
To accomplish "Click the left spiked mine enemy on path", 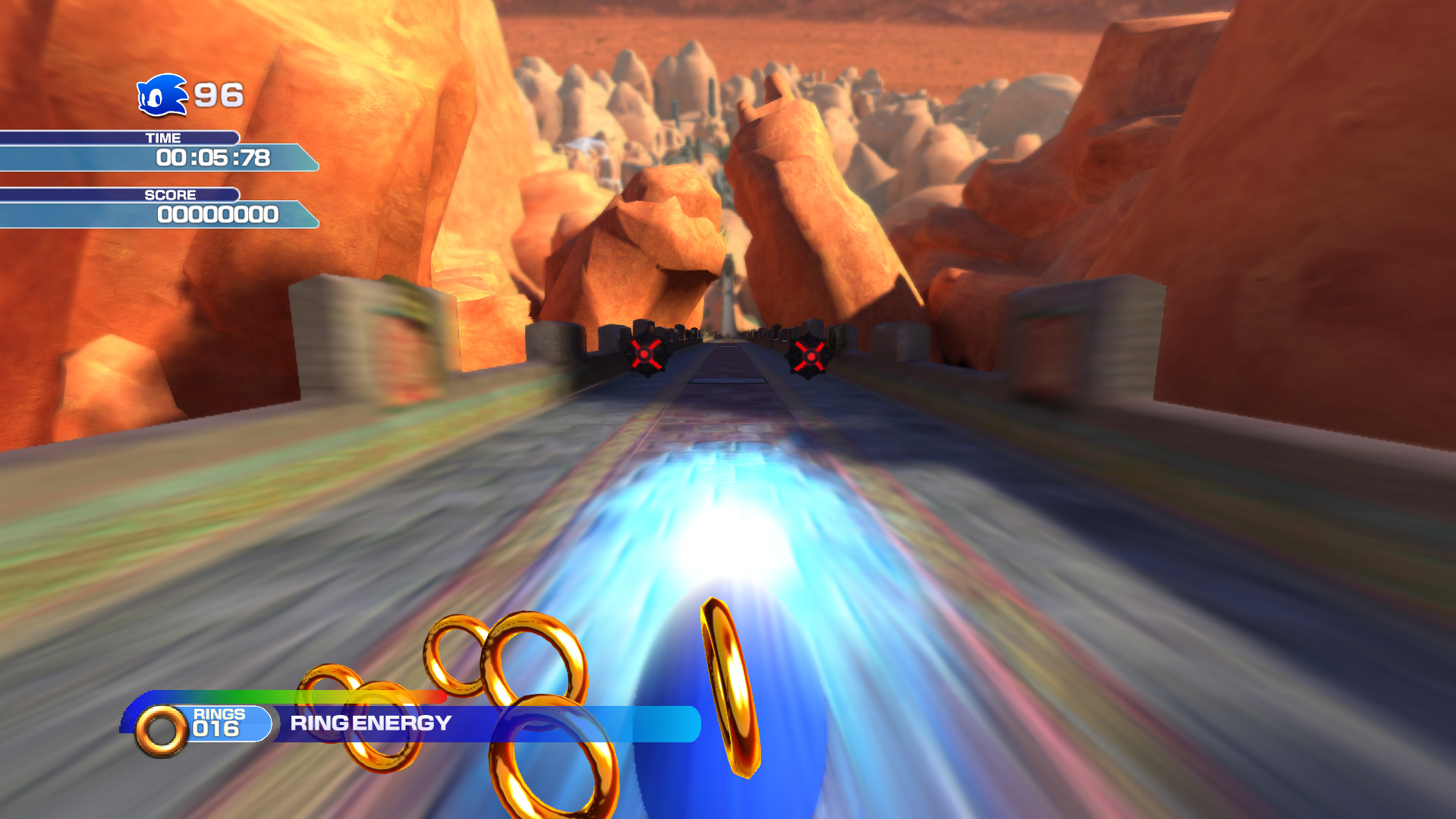I will click(644, 354).
